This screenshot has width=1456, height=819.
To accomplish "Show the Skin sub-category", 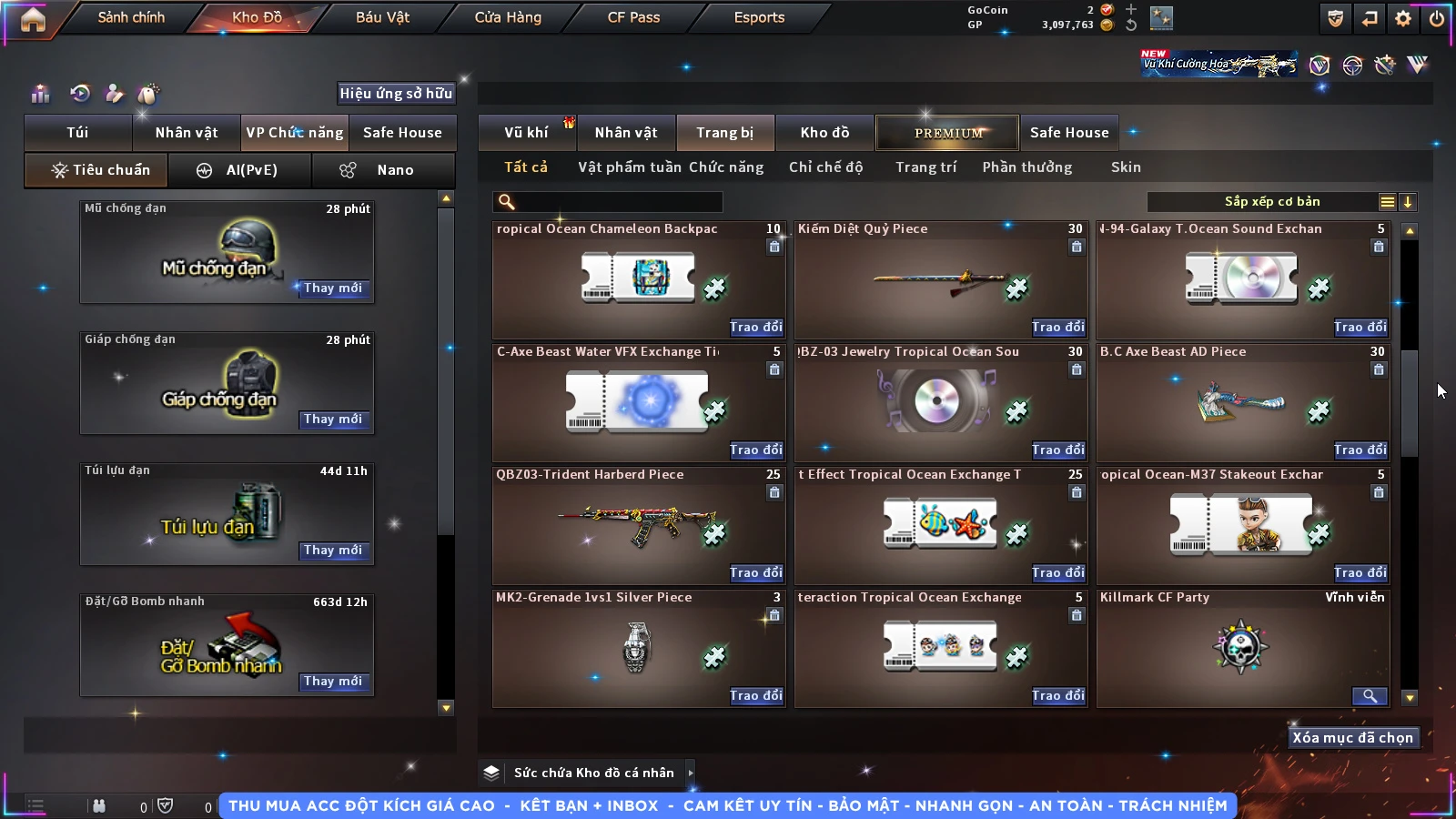I will [x=1126, y=167].
